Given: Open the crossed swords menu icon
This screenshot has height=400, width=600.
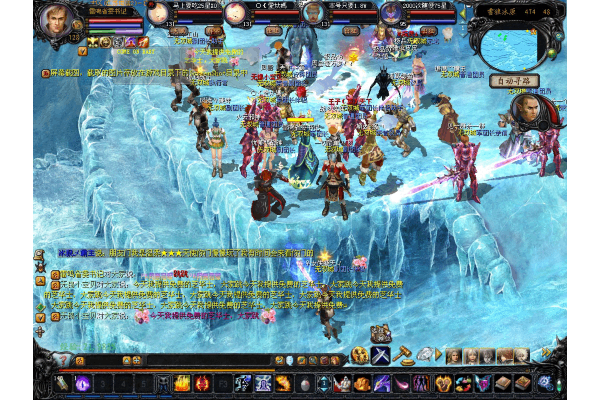Looking at the screenshot, I should click(382, 355).
